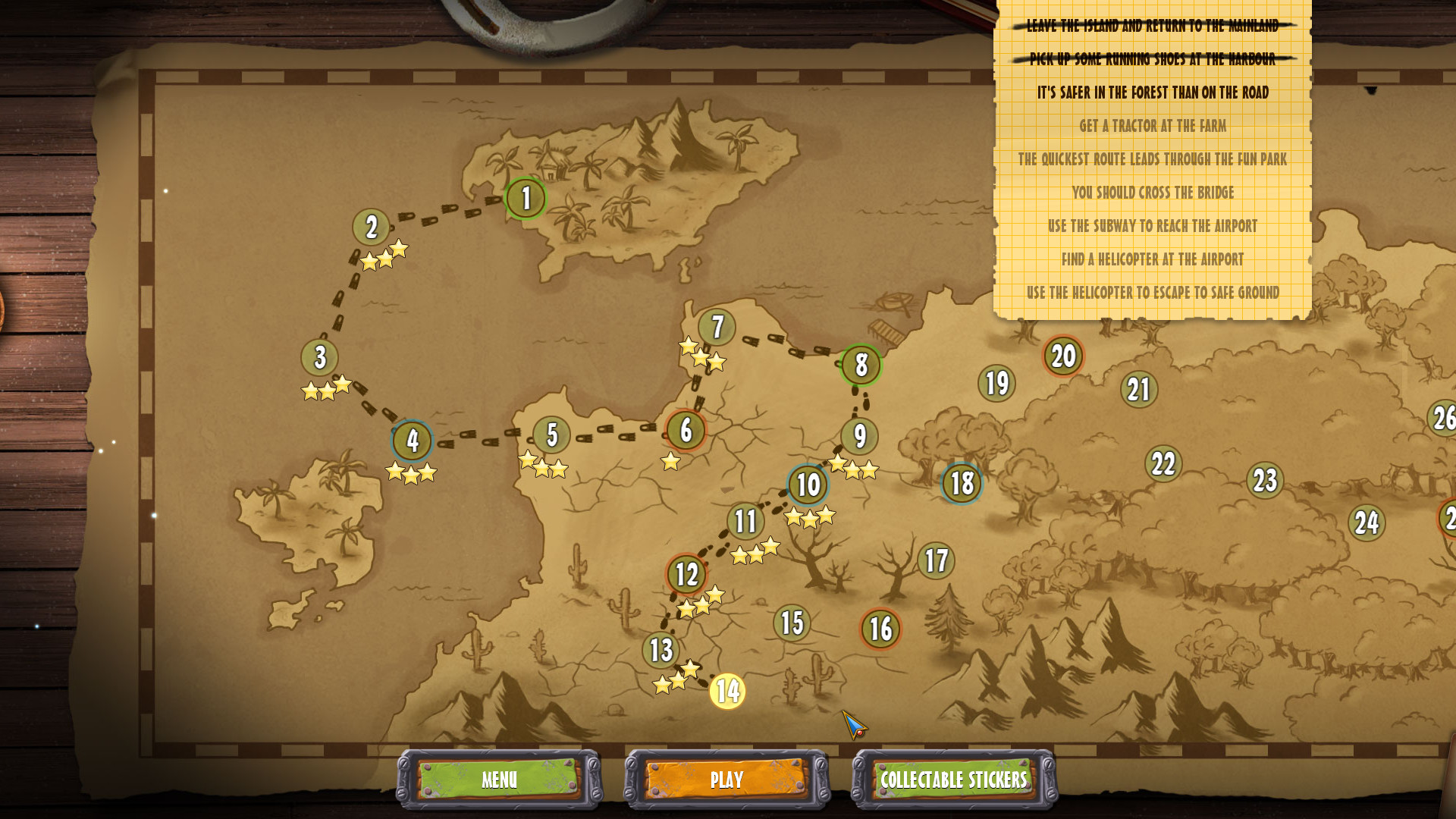The image size is (1456, 819).
Task: Open level 4 with the blue ring
Action: pos(413,440)
